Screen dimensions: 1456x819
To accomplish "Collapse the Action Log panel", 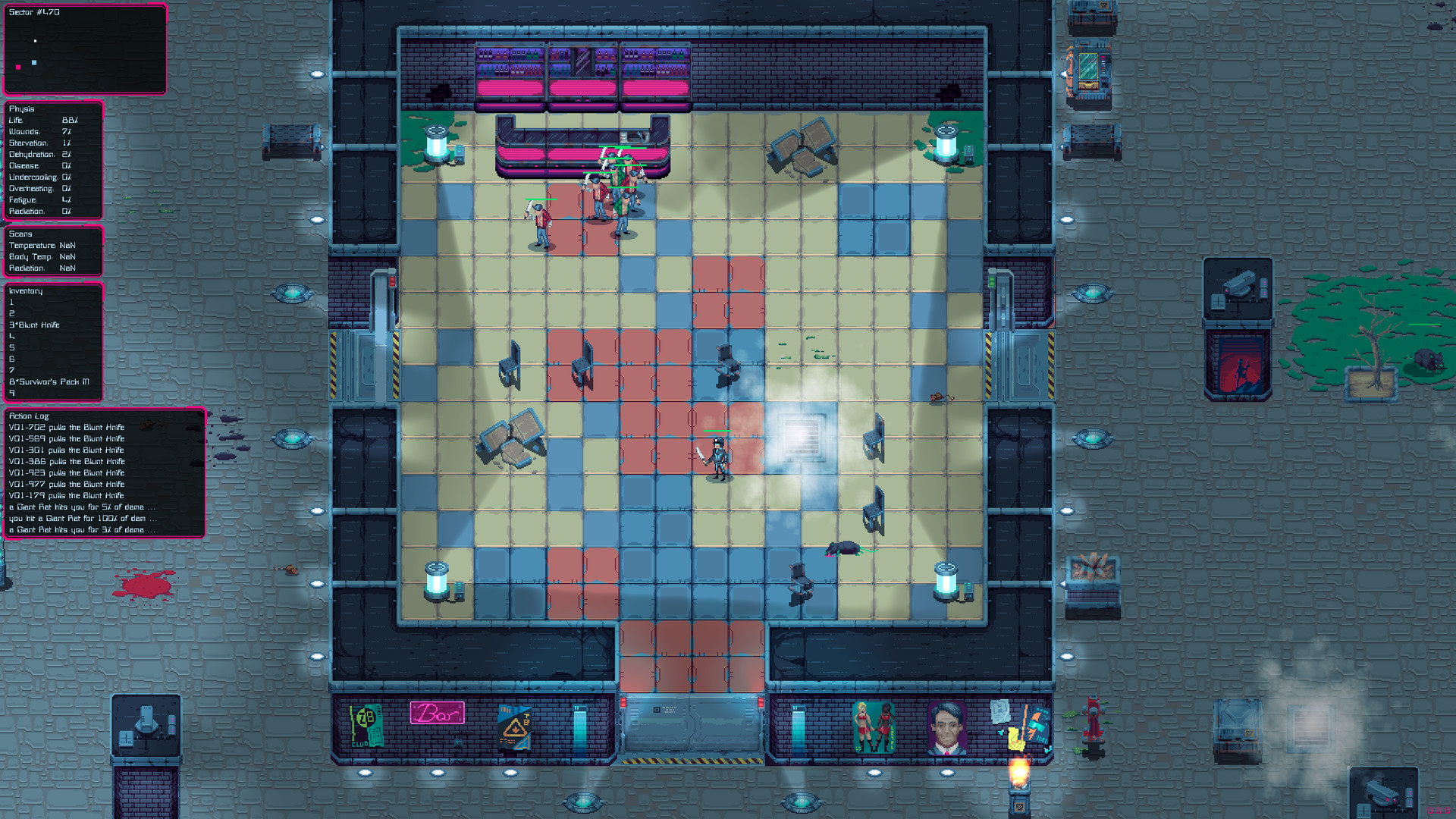I will click(29, 416).
